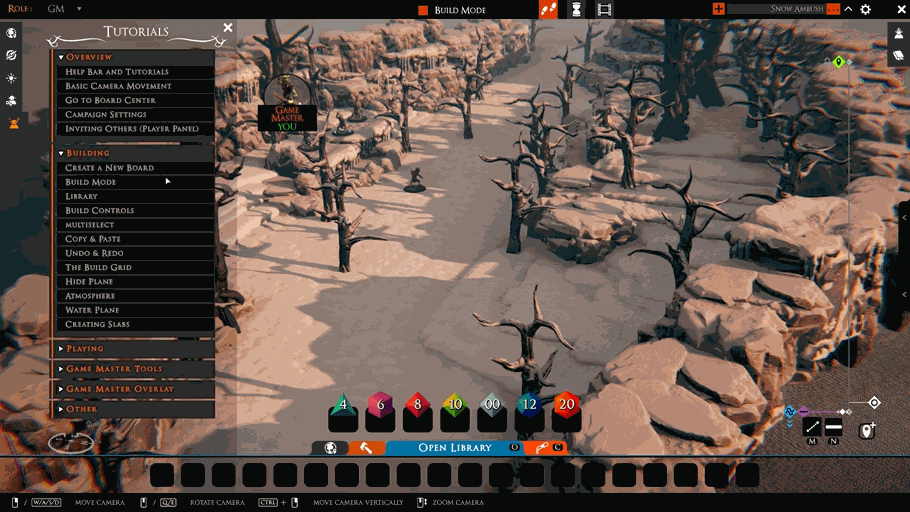
Task: Click the Open Library button
Action: pyautogui.click(x=455, y=448)
